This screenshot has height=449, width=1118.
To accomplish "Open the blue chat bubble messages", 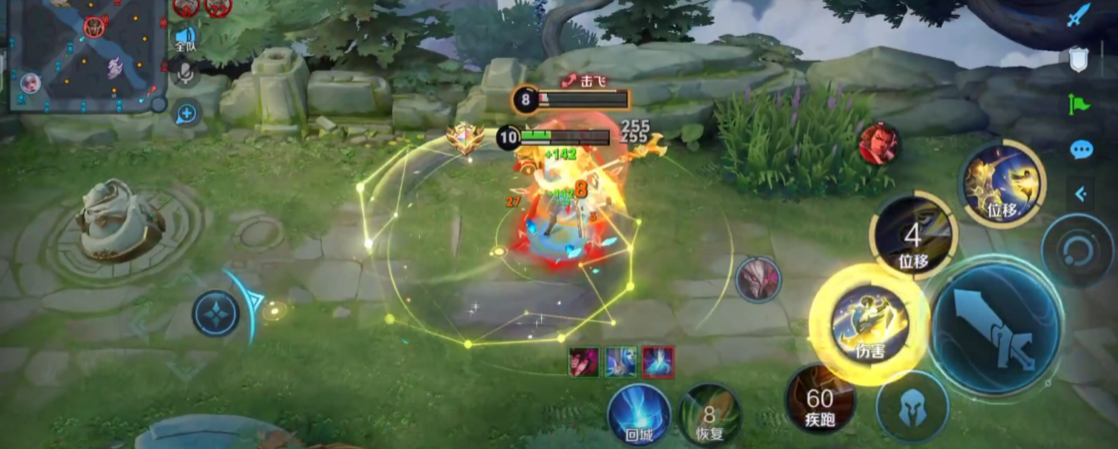I will coord(1081,149).
